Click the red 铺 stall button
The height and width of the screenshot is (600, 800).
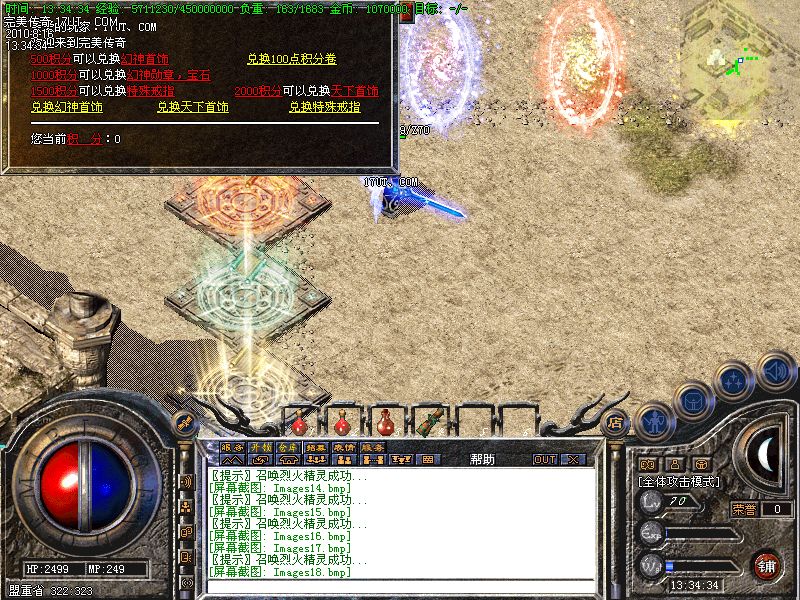click(768, 564)
